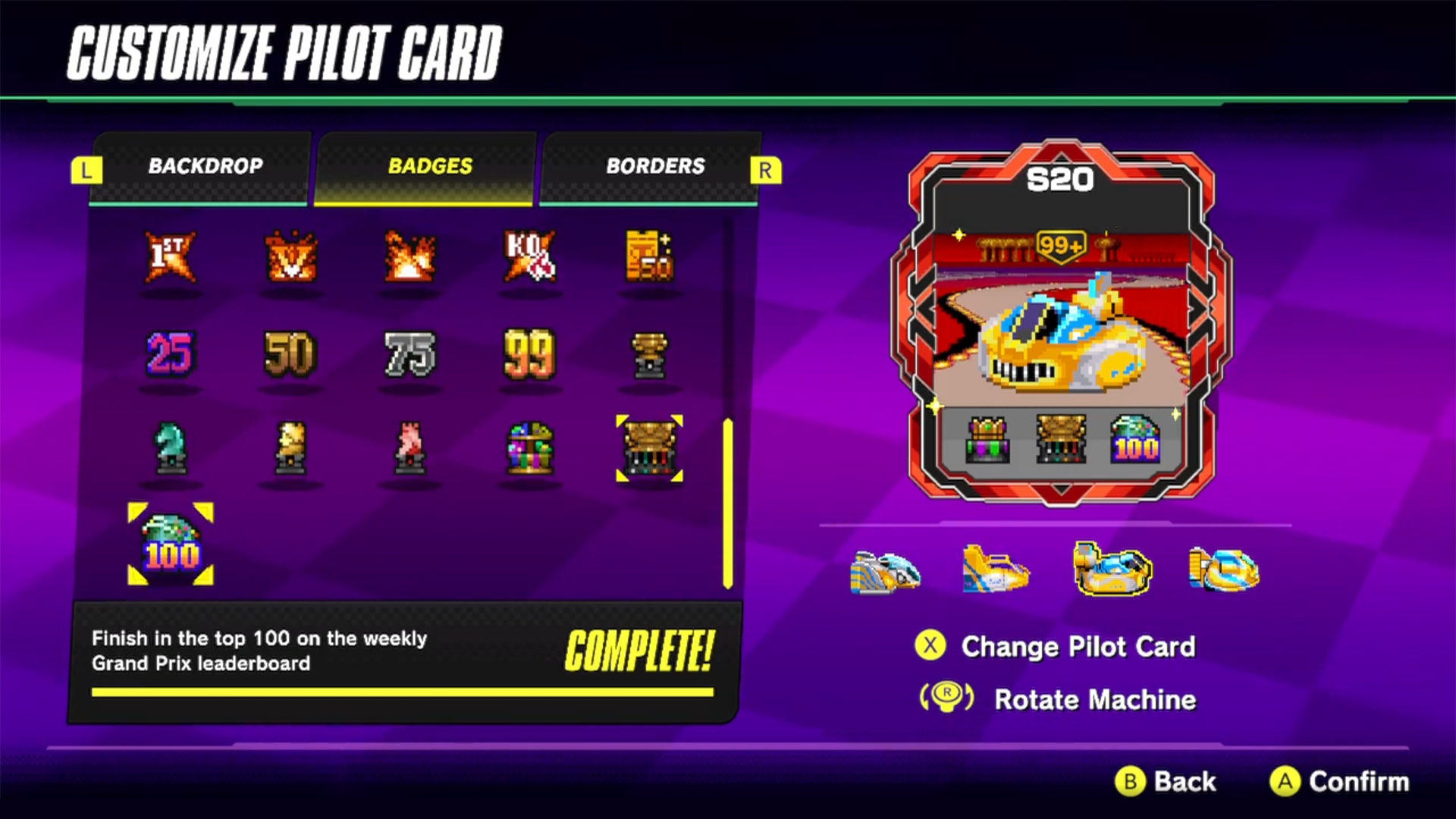Select the gold 50 badge
This screenshot has height=819, width=1456.
tap(290, 353)
